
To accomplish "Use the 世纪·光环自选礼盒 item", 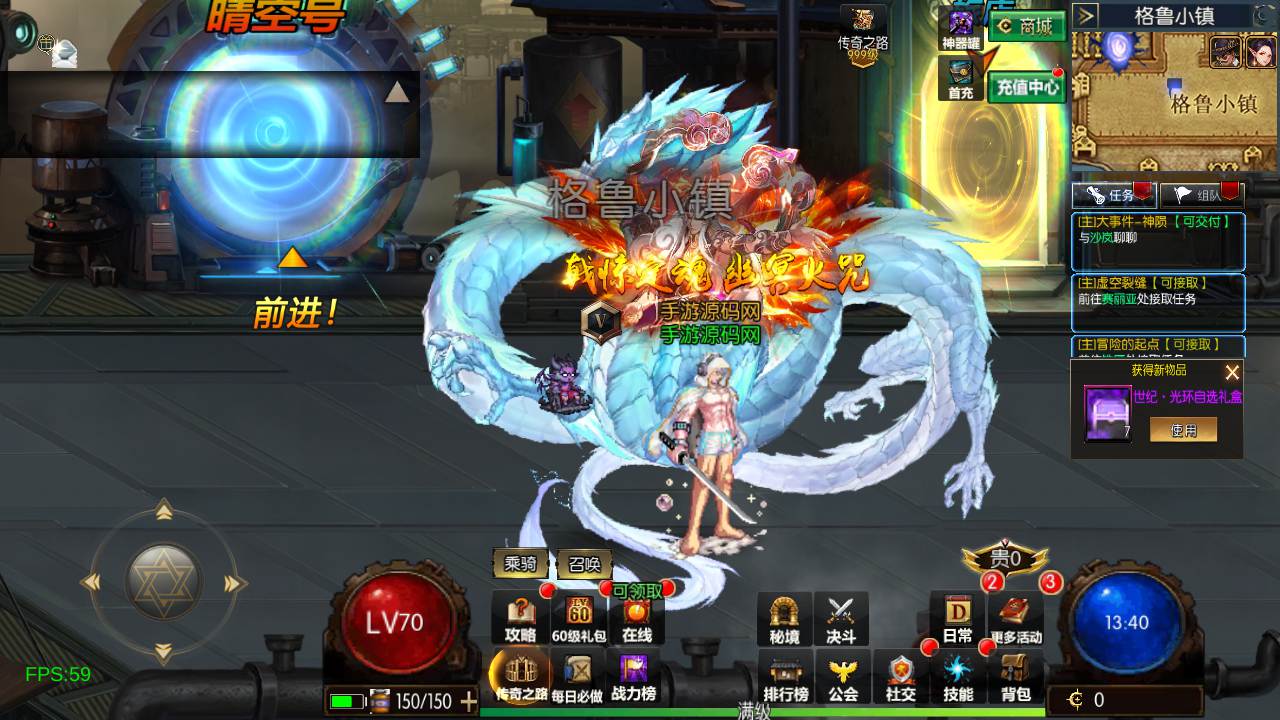I will pyautogui.click(x=1183, y=429).
